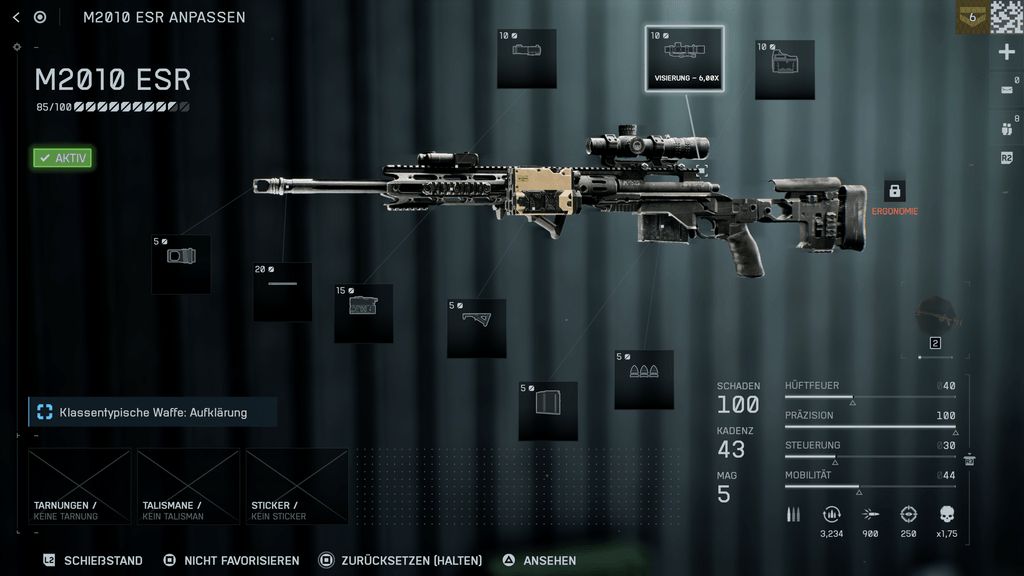Open the squad members icon in the sidebar

point(1006,127)
